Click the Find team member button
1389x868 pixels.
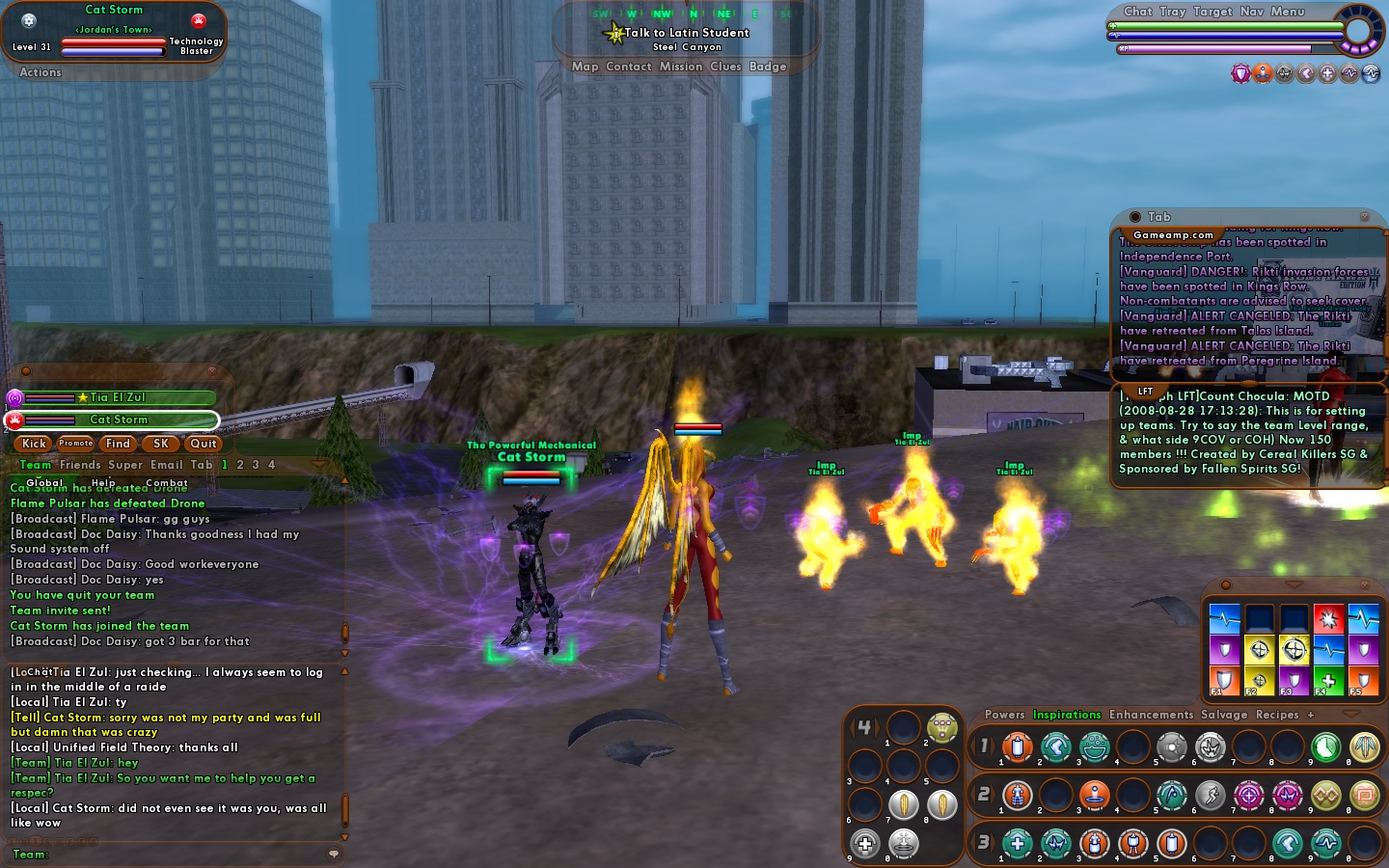(x=118, y=444)
